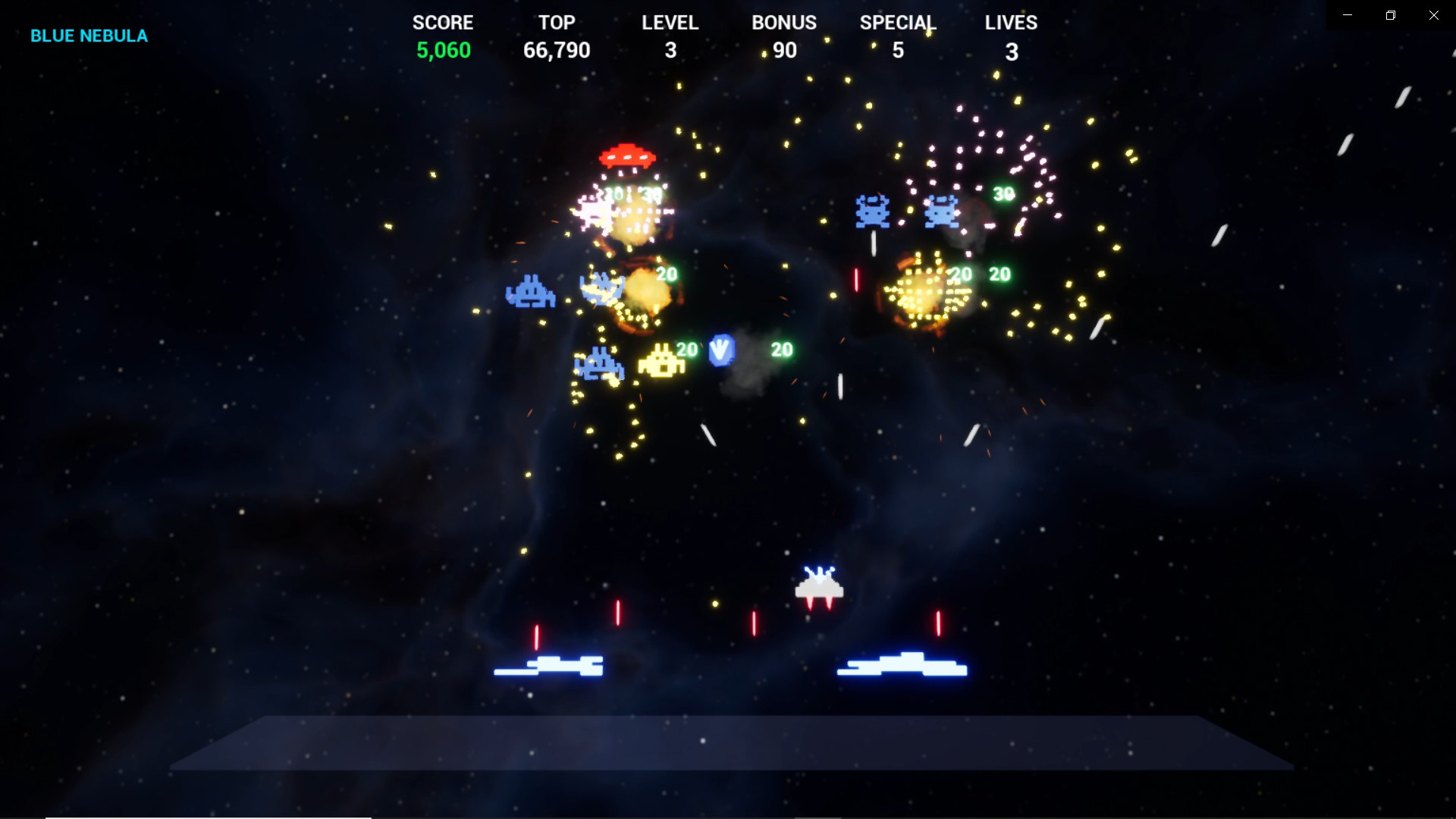Click the window restore button in the title bar
The height and width of the screenshot is (819, 1456).
coord(1390,14)
